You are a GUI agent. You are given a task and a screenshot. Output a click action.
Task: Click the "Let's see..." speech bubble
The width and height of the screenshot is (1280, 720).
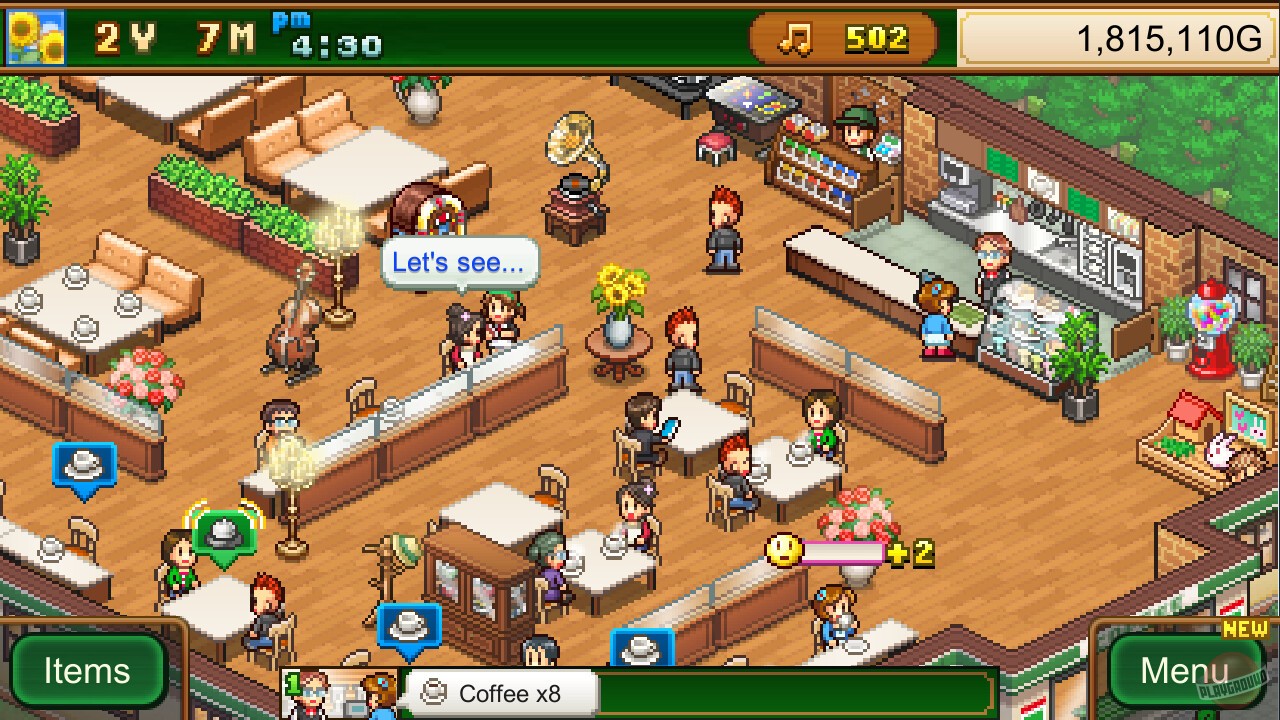pos(458,262)
